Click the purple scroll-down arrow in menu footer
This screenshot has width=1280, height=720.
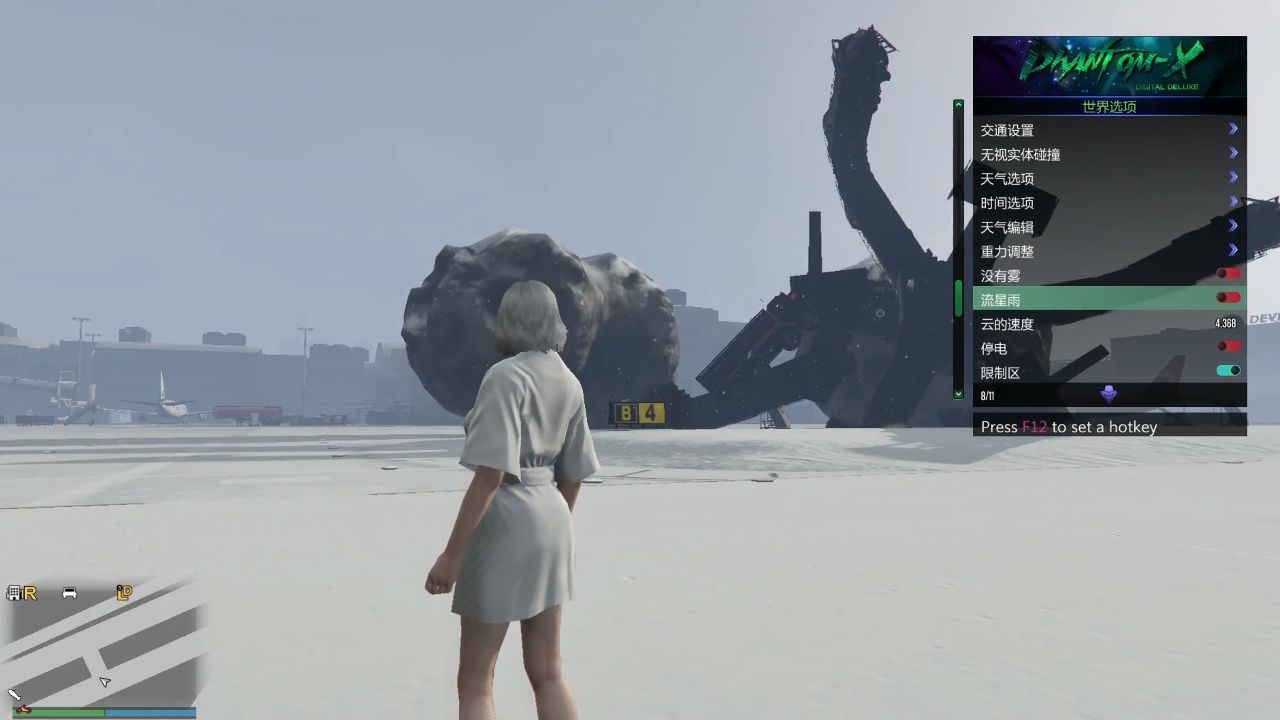tap(1108, 395)
